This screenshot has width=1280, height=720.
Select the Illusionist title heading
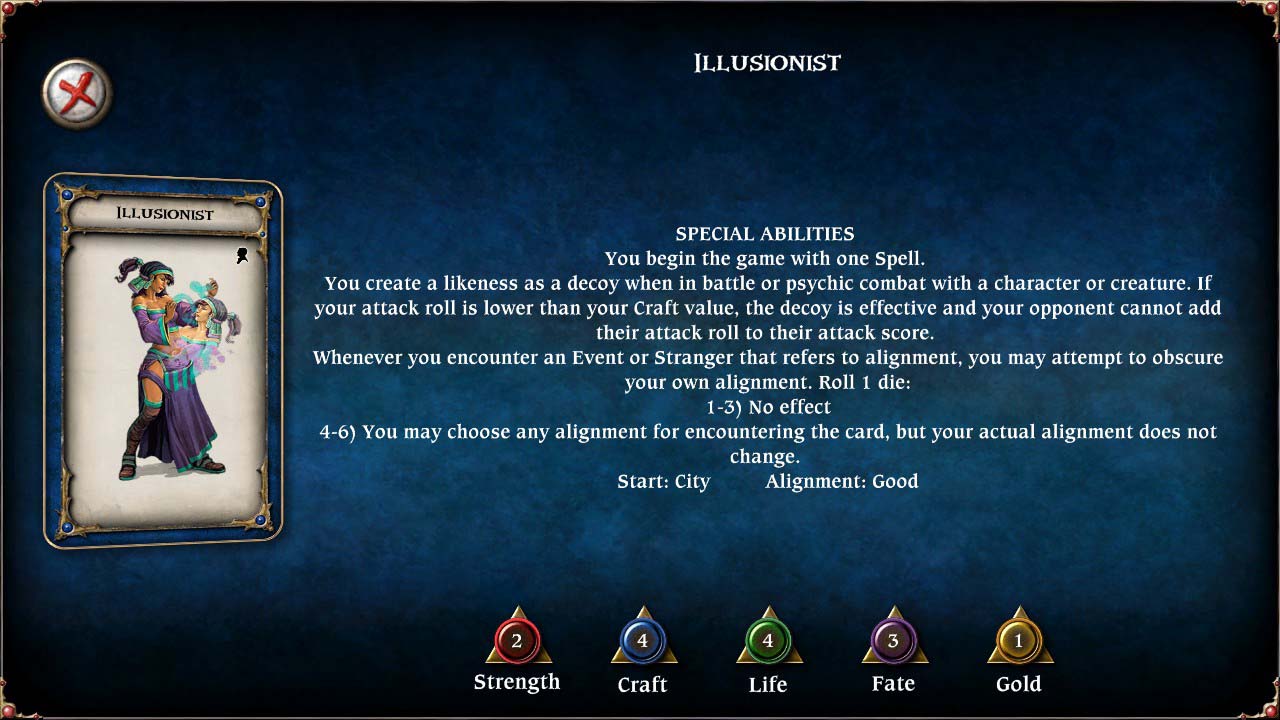tap(765, 62)
